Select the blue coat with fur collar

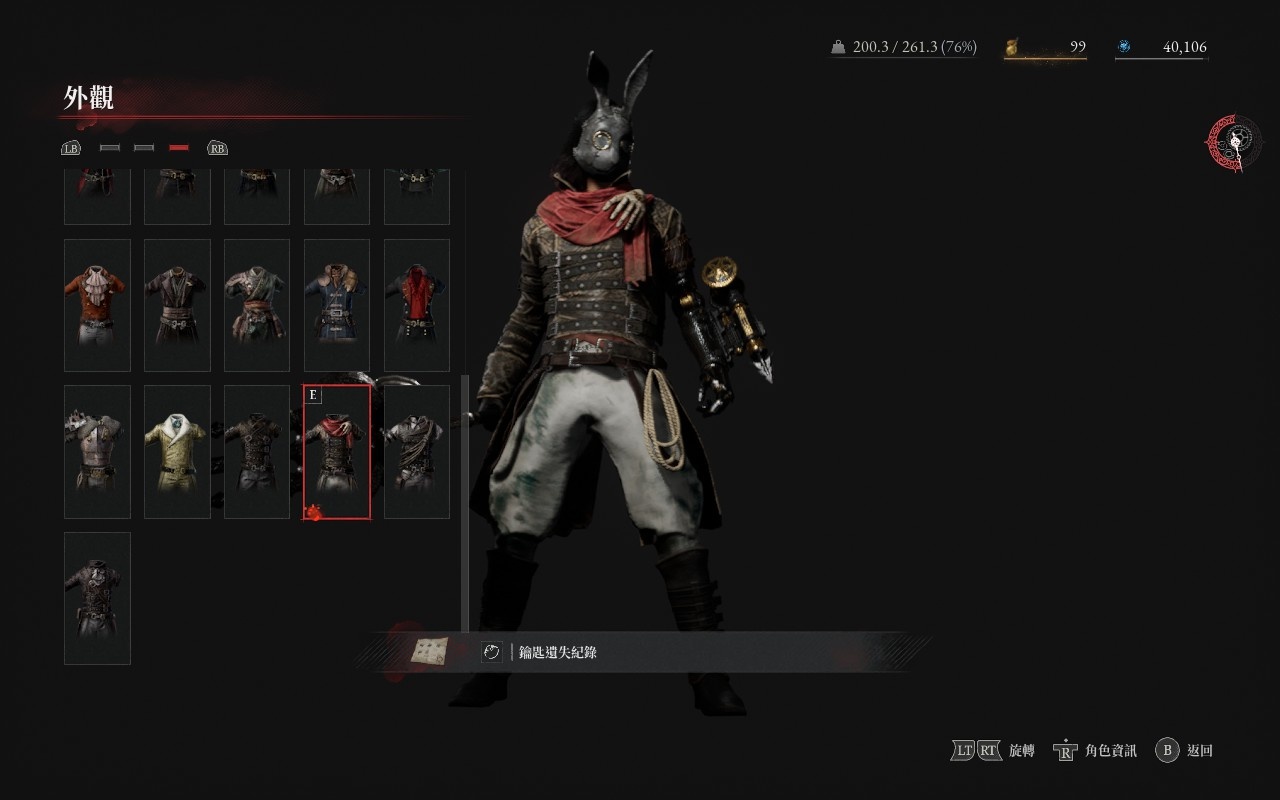337,305
